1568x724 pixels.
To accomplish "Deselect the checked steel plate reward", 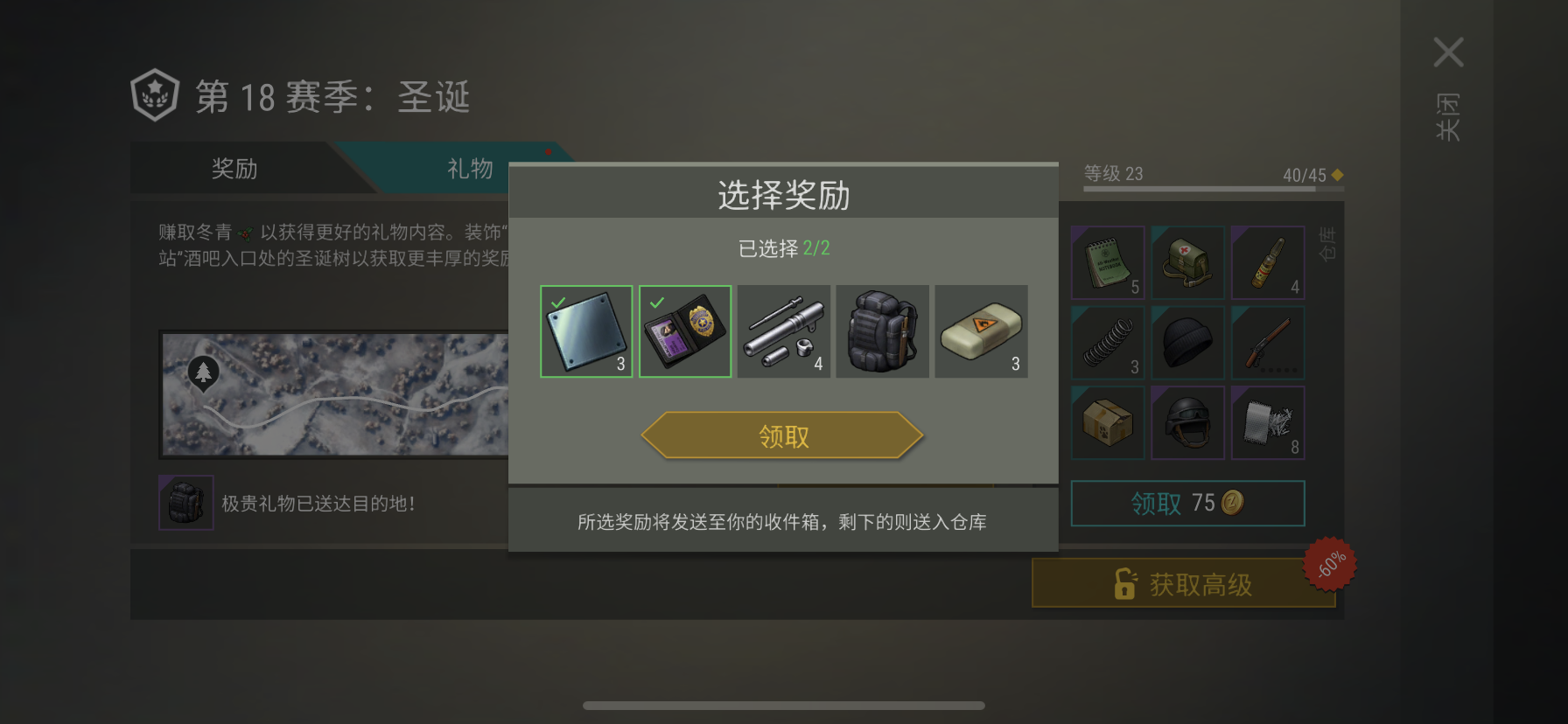I will pos(585,331).
